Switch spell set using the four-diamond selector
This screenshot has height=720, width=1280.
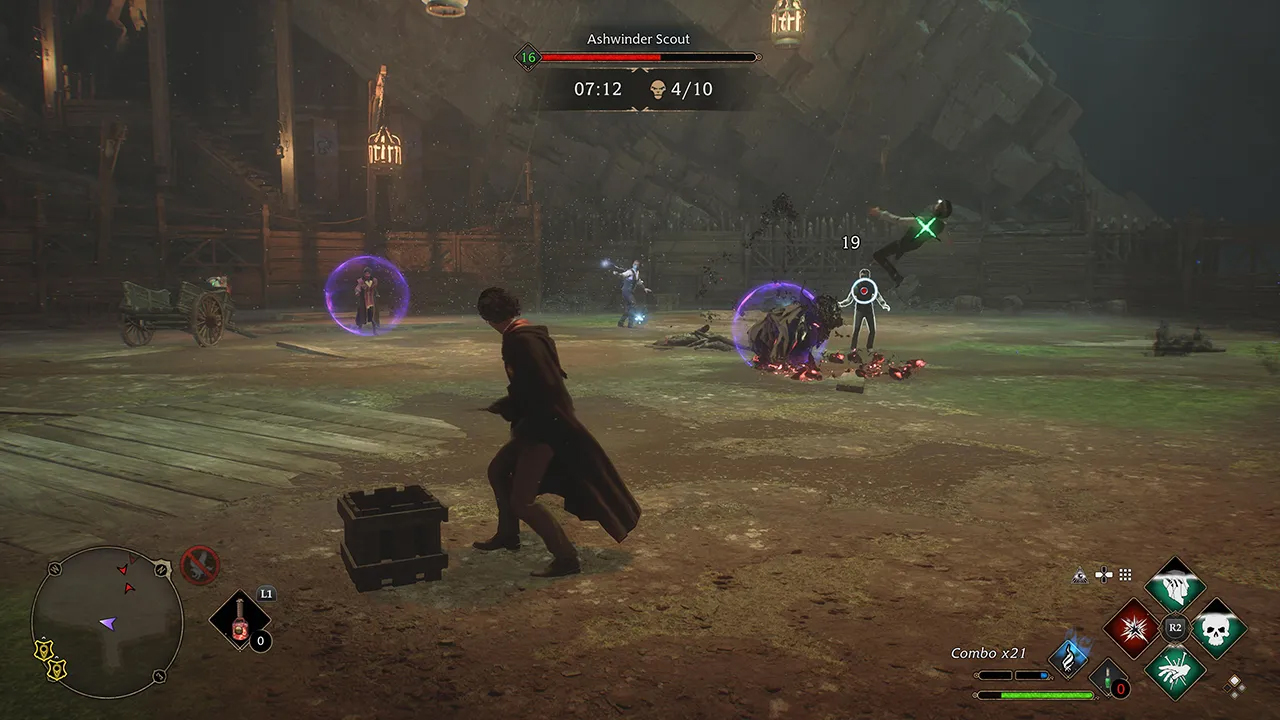[x=1236, y=685]
